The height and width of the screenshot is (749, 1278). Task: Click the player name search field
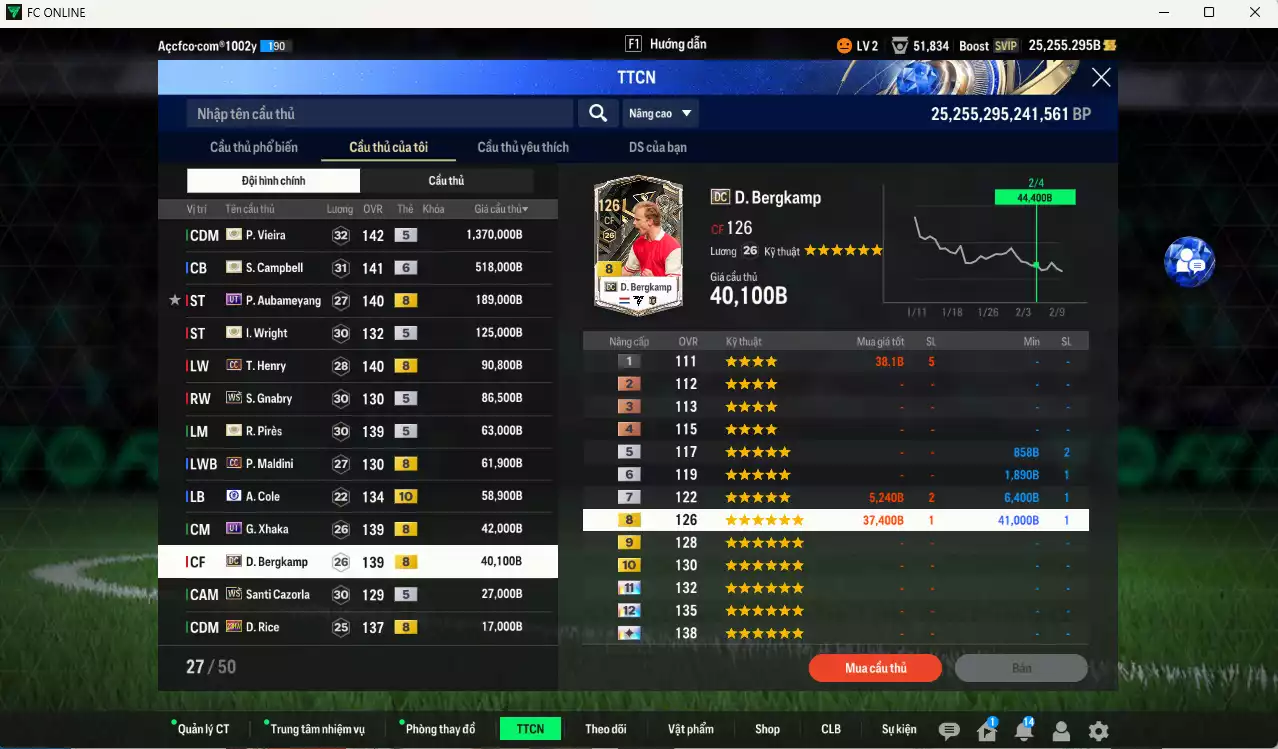coord(380,114)
